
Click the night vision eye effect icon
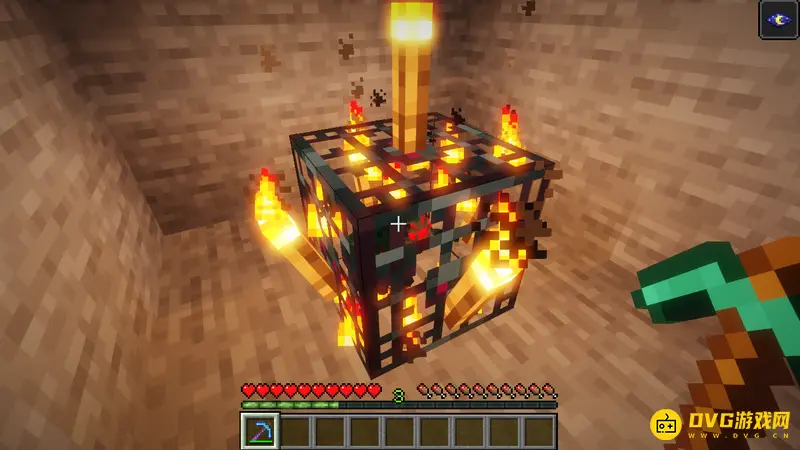click(x=778, y=20)
